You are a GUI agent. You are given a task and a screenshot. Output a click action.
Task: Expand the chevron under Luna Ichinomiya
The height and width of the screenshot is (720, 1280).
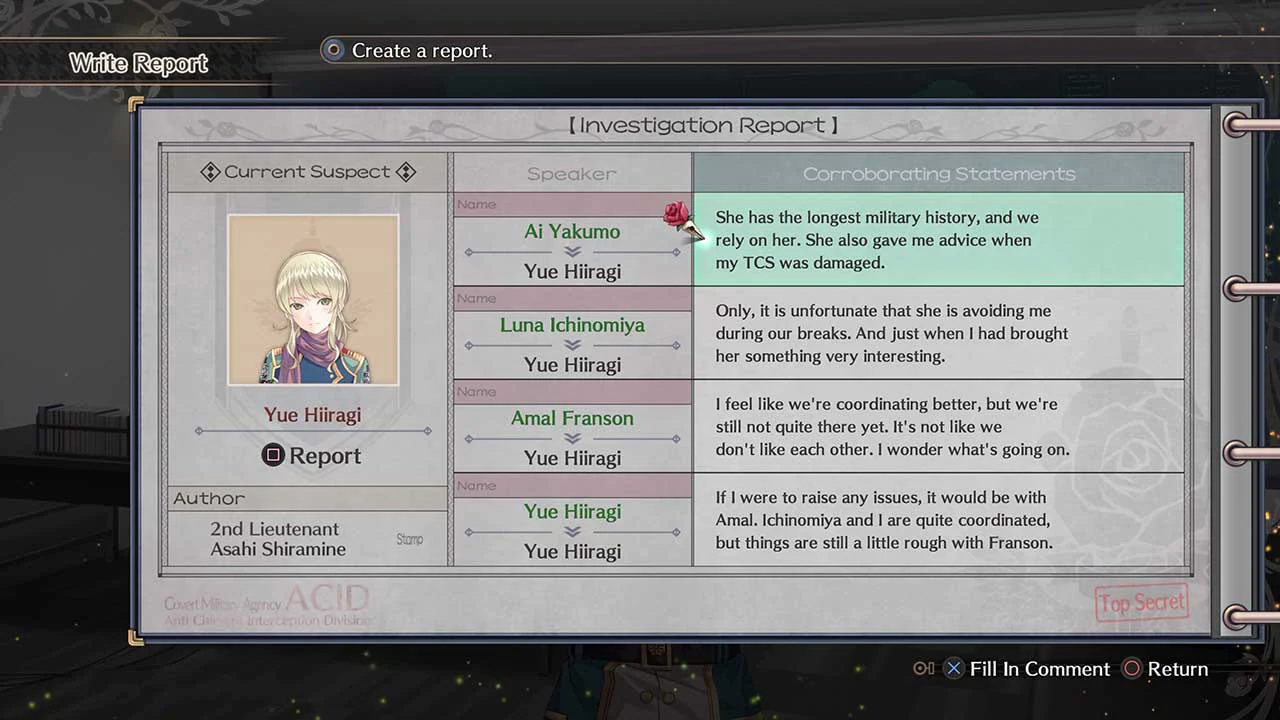pyautogui.click(x=572, y=345)
